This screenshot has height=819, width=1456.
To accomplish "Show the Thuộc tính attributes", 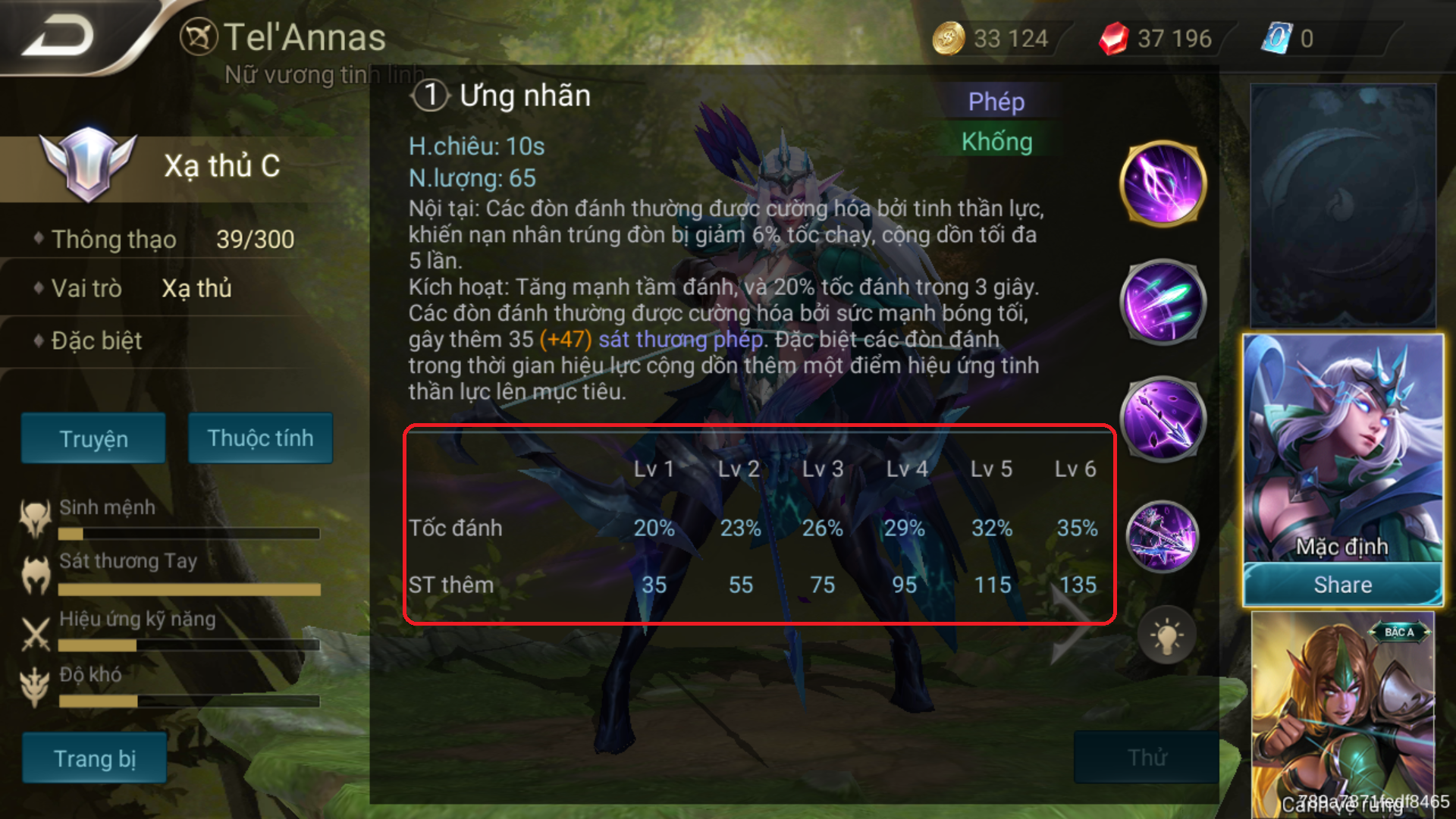I will (260, 438).
